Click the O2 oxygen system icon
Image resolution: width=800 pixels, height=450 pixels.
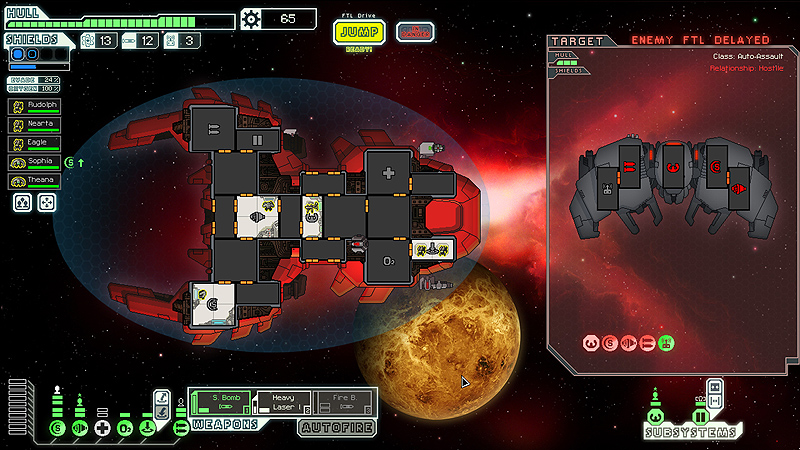125,429
